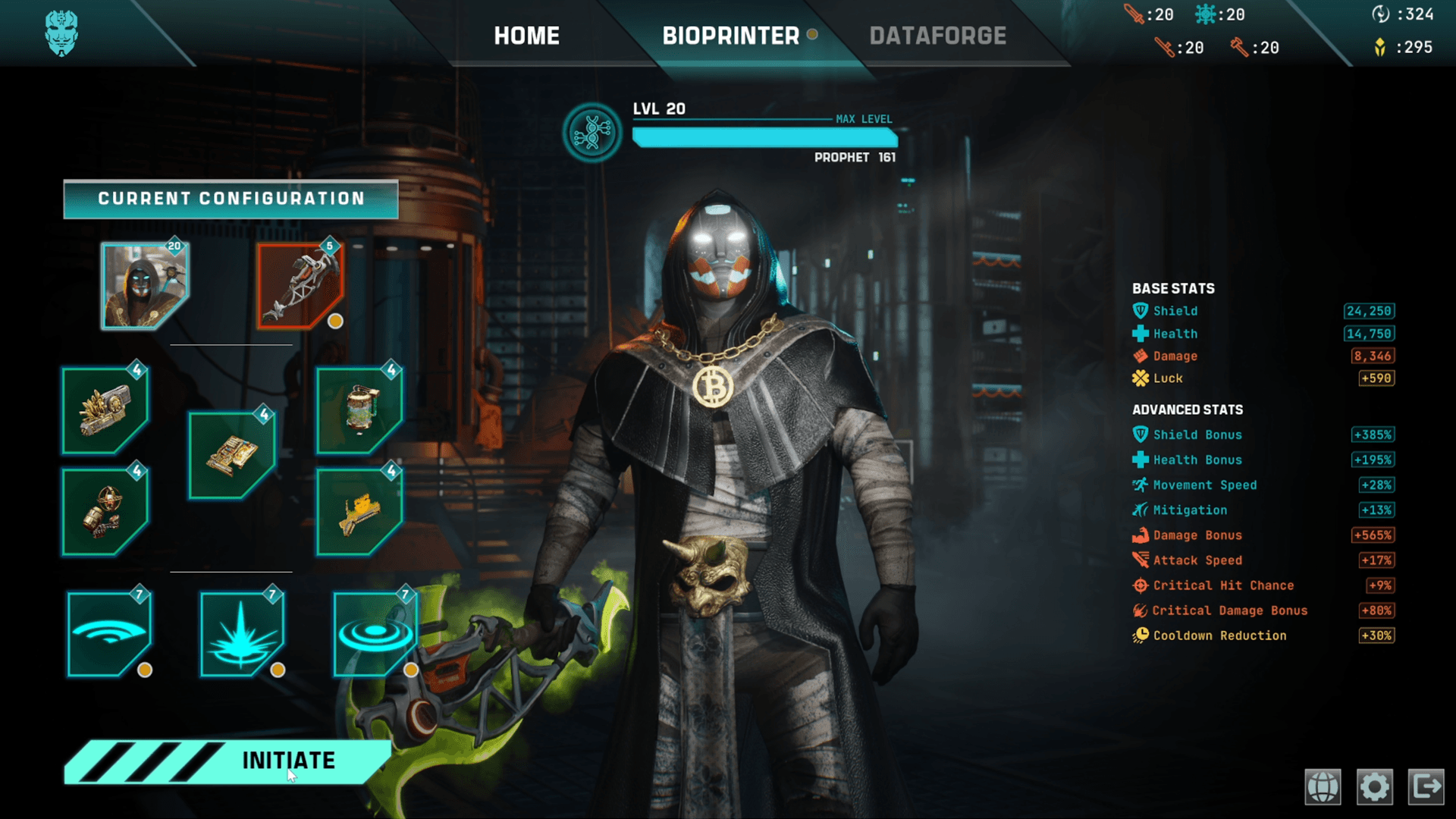Click the exit door button
The image size is (1456, 819).
point(1426,786)
